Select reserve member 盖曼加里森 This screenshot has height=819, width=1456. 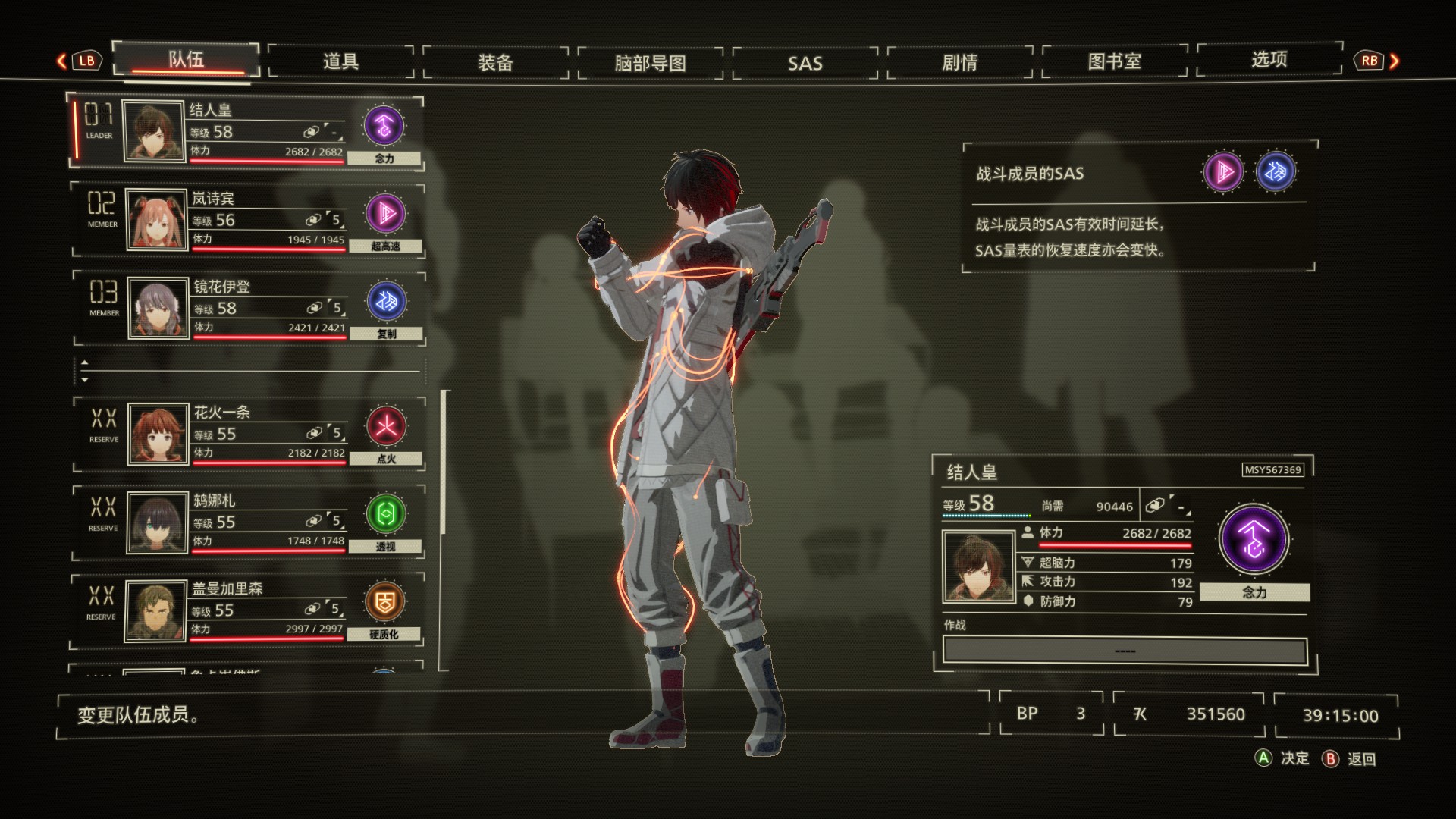point(235,610)
